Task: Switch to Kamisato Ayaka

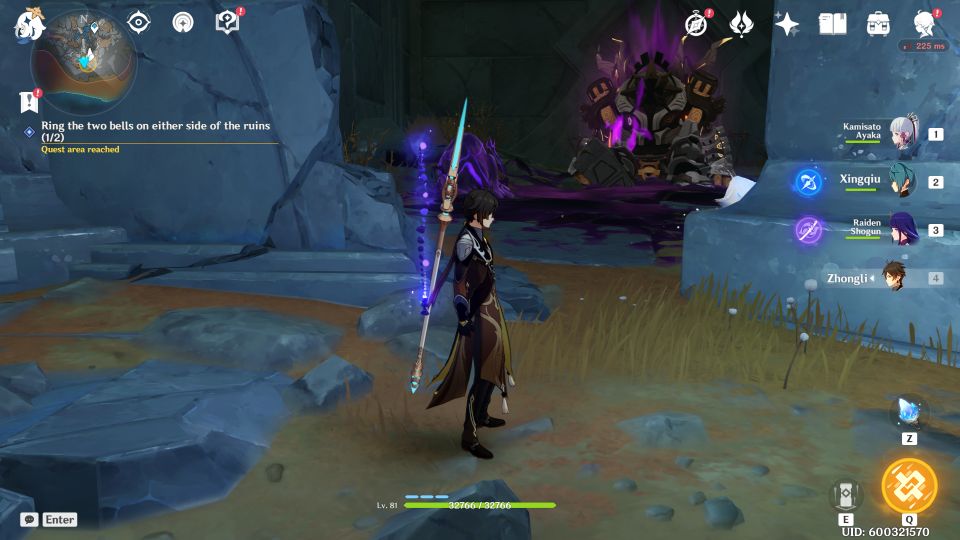Action: point(903,134)
